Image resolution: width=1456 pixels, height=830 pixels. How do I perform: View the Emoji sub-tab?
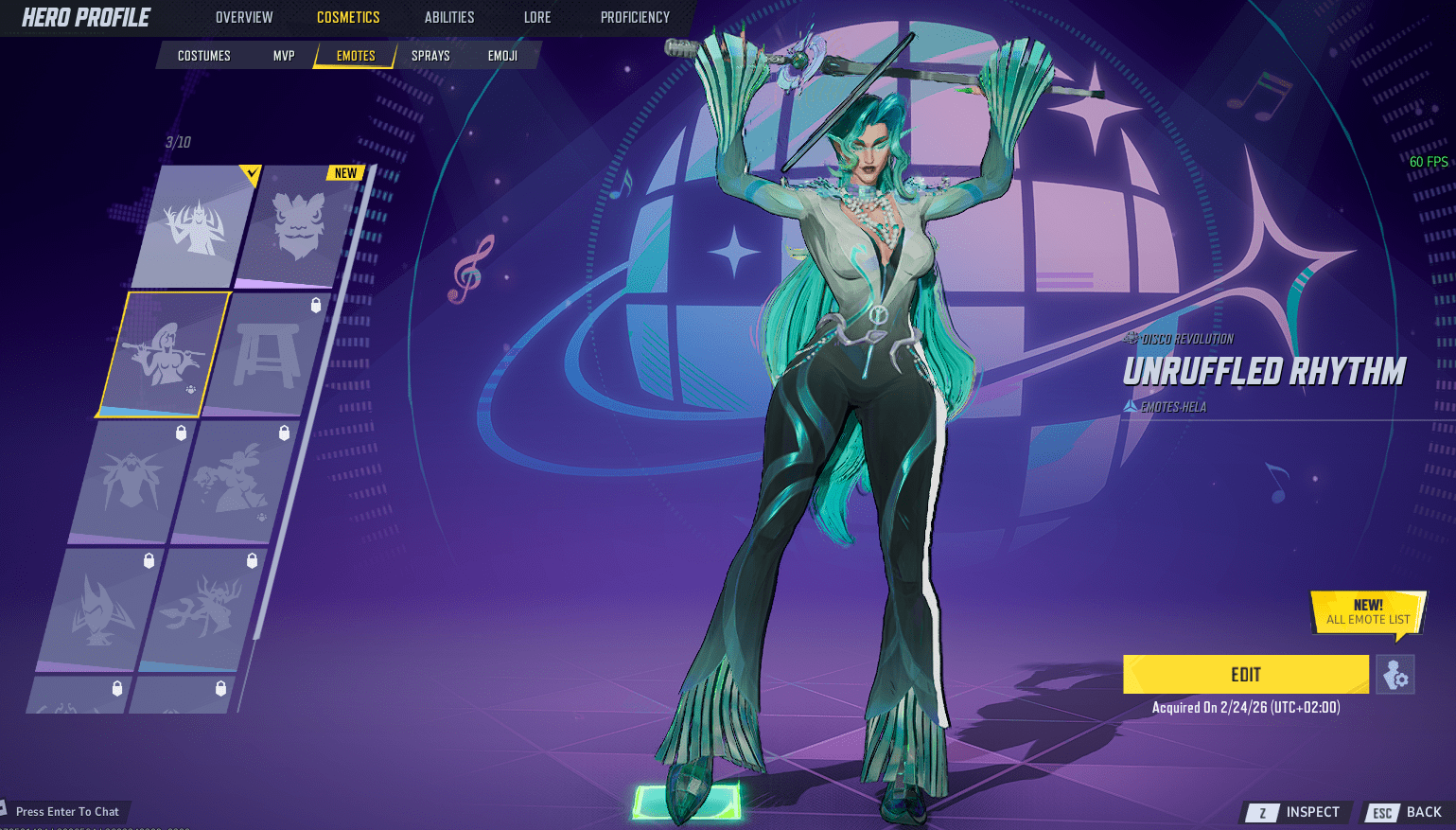tap(502, 56)
